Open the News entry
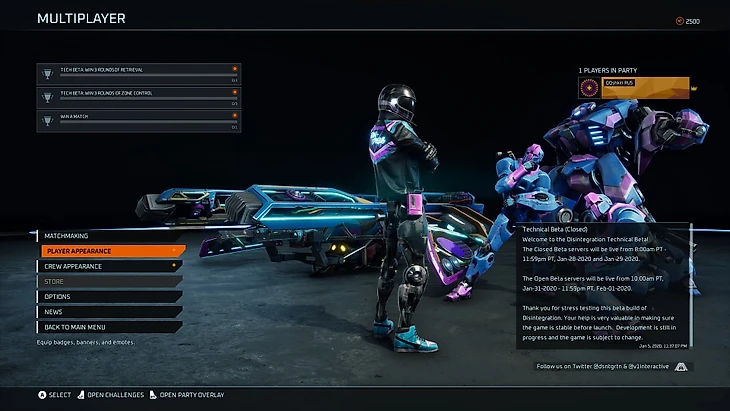Image resolution: width=730 pixels, height=411 pixels. pyautogui.click(x=110, y=312)
